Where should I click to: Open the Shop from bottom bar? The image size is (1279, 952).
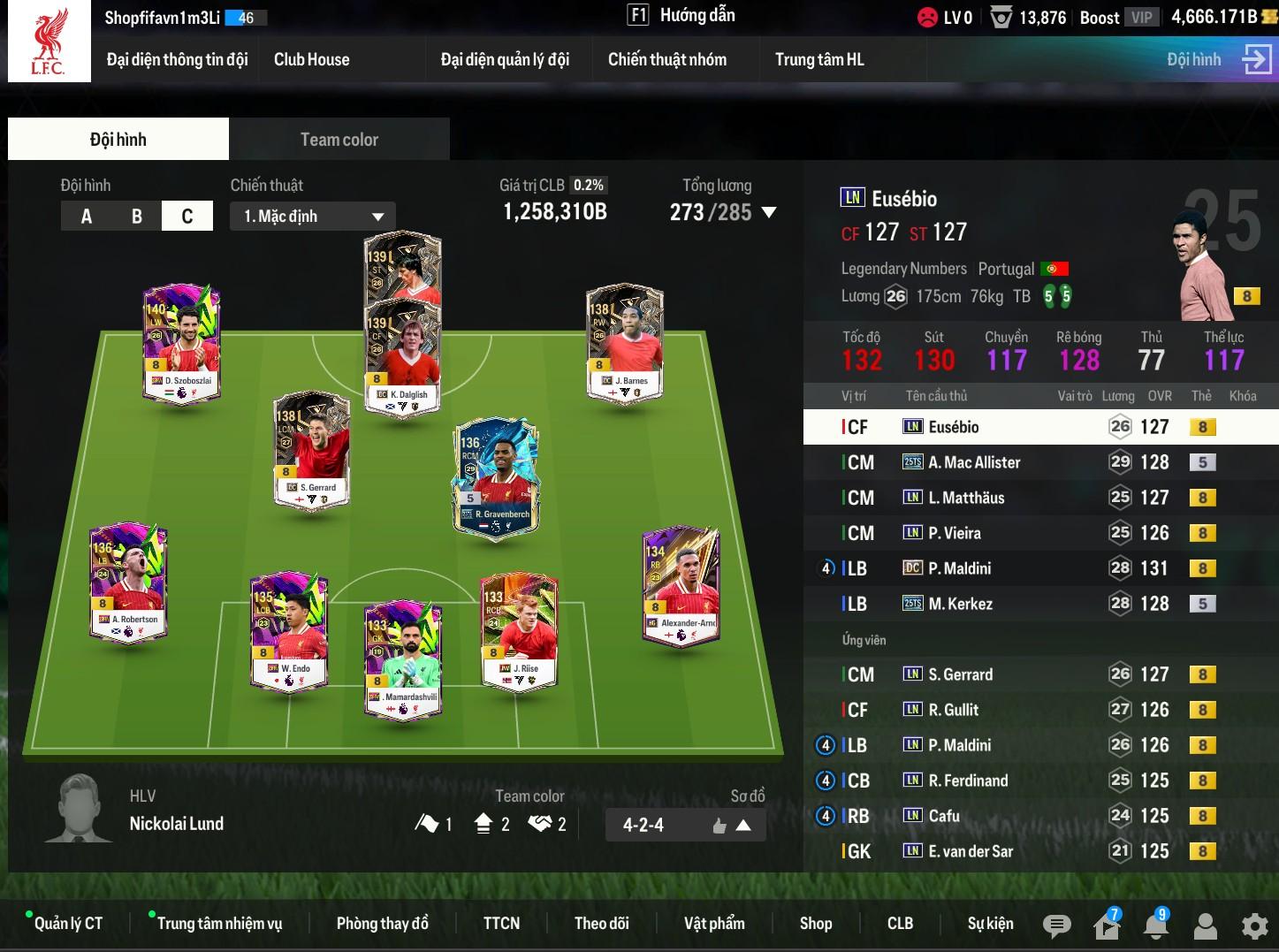click(x=815, y=924)
